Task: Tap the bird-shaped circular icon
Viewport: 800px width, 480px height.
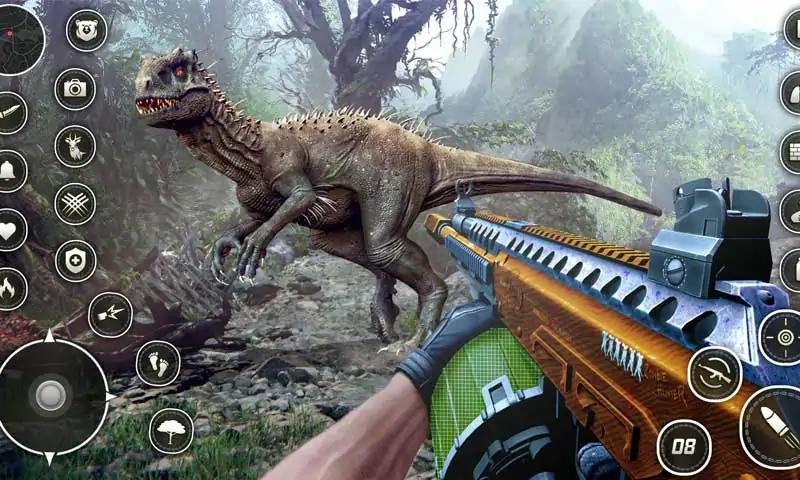Action: click(110, 314)
